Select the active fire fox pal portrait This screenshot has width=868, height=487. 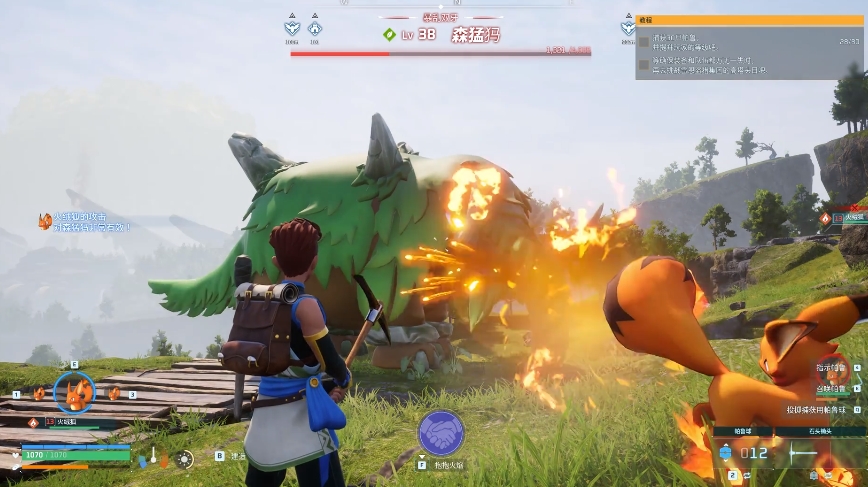[74, 391]
